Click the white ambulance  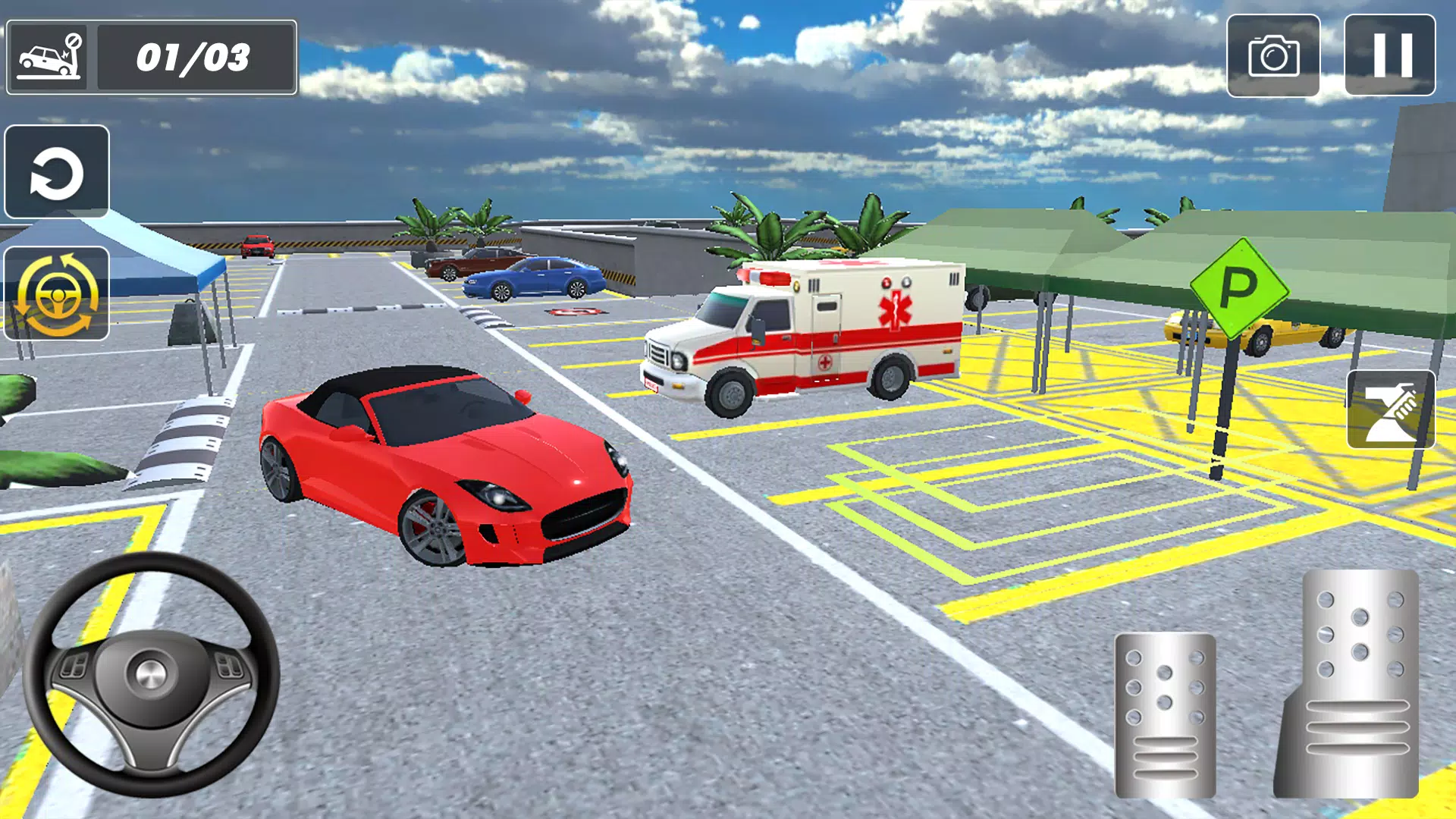coord(804,334)
